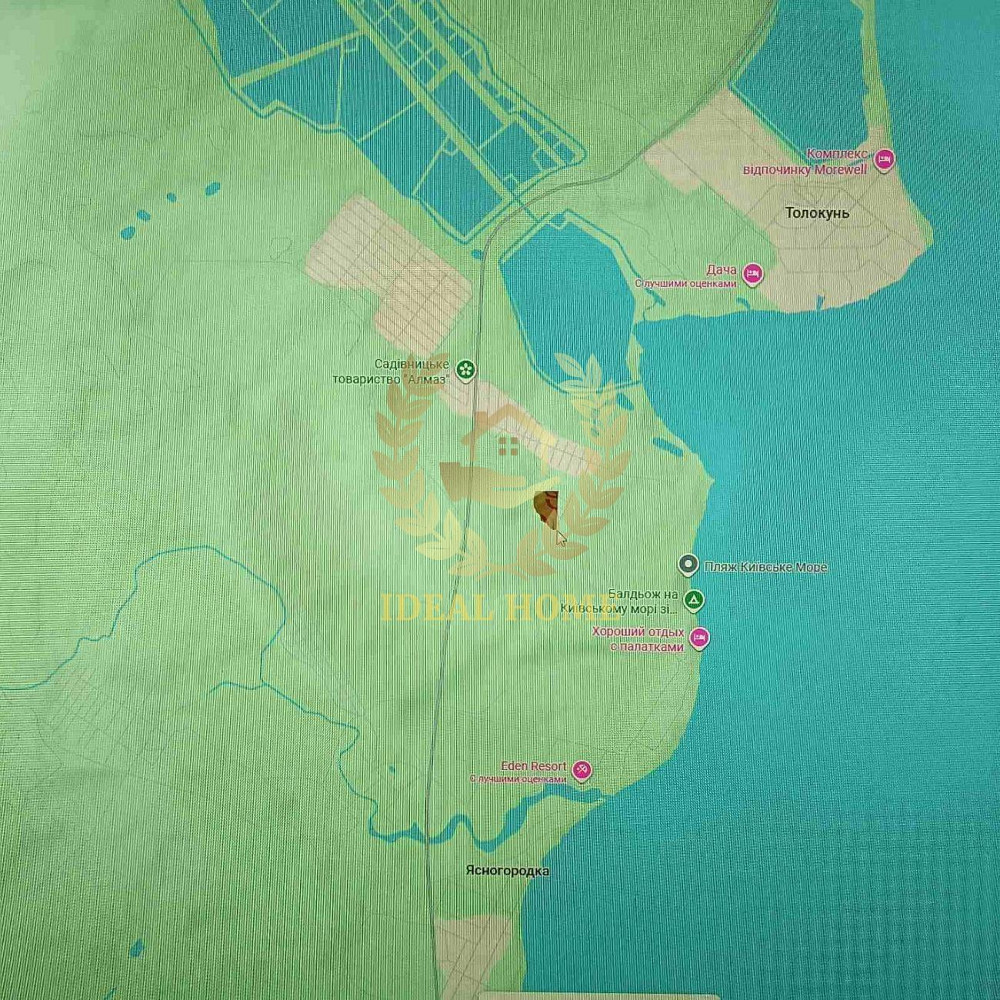Open the Morewell recreation complex marker
The image size is (1000, 1000).
(x=884, y=159)
